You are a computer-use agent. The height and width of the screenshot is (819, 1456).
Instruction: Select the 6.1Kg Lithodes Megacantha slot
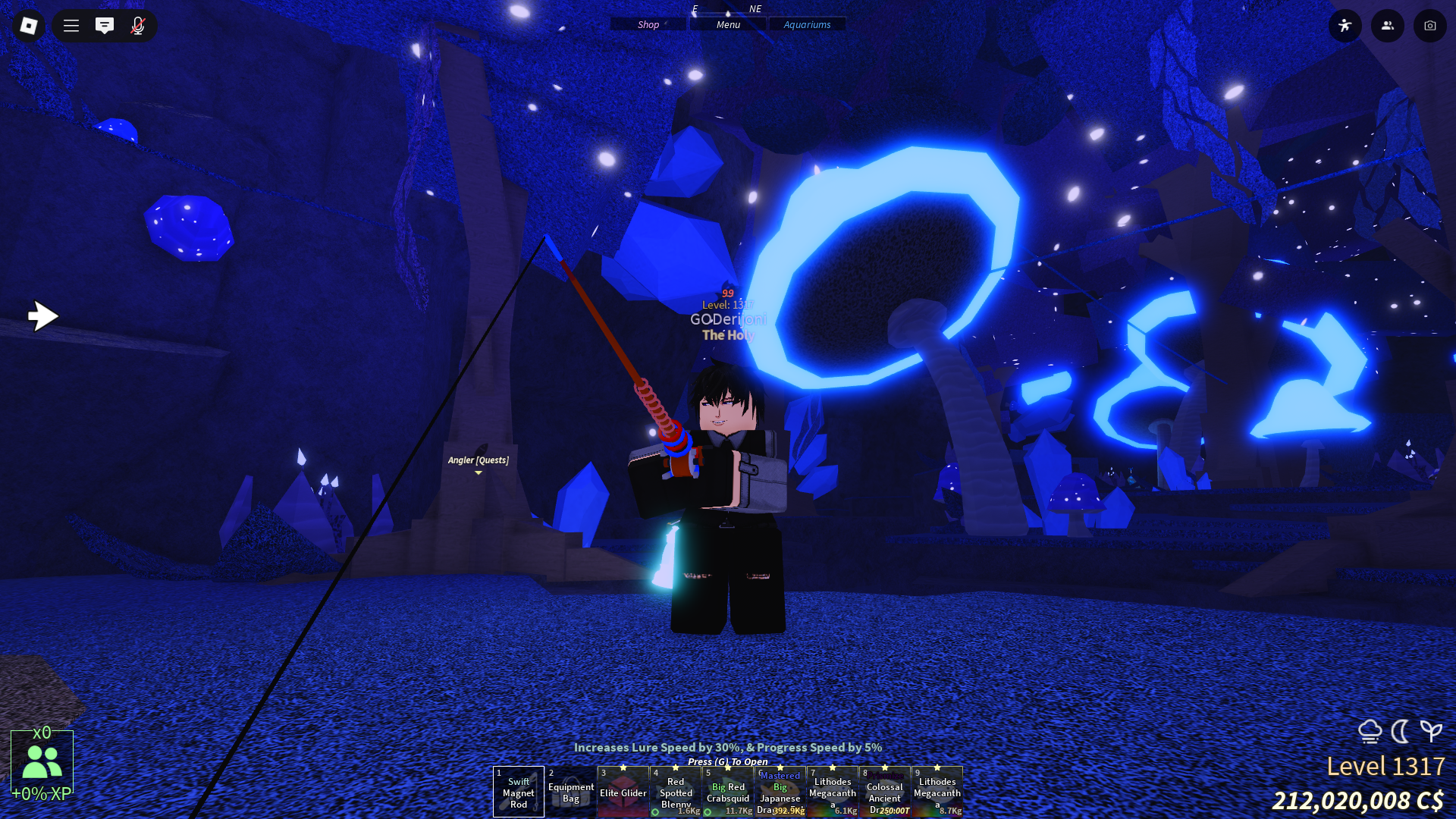[833, 792]
